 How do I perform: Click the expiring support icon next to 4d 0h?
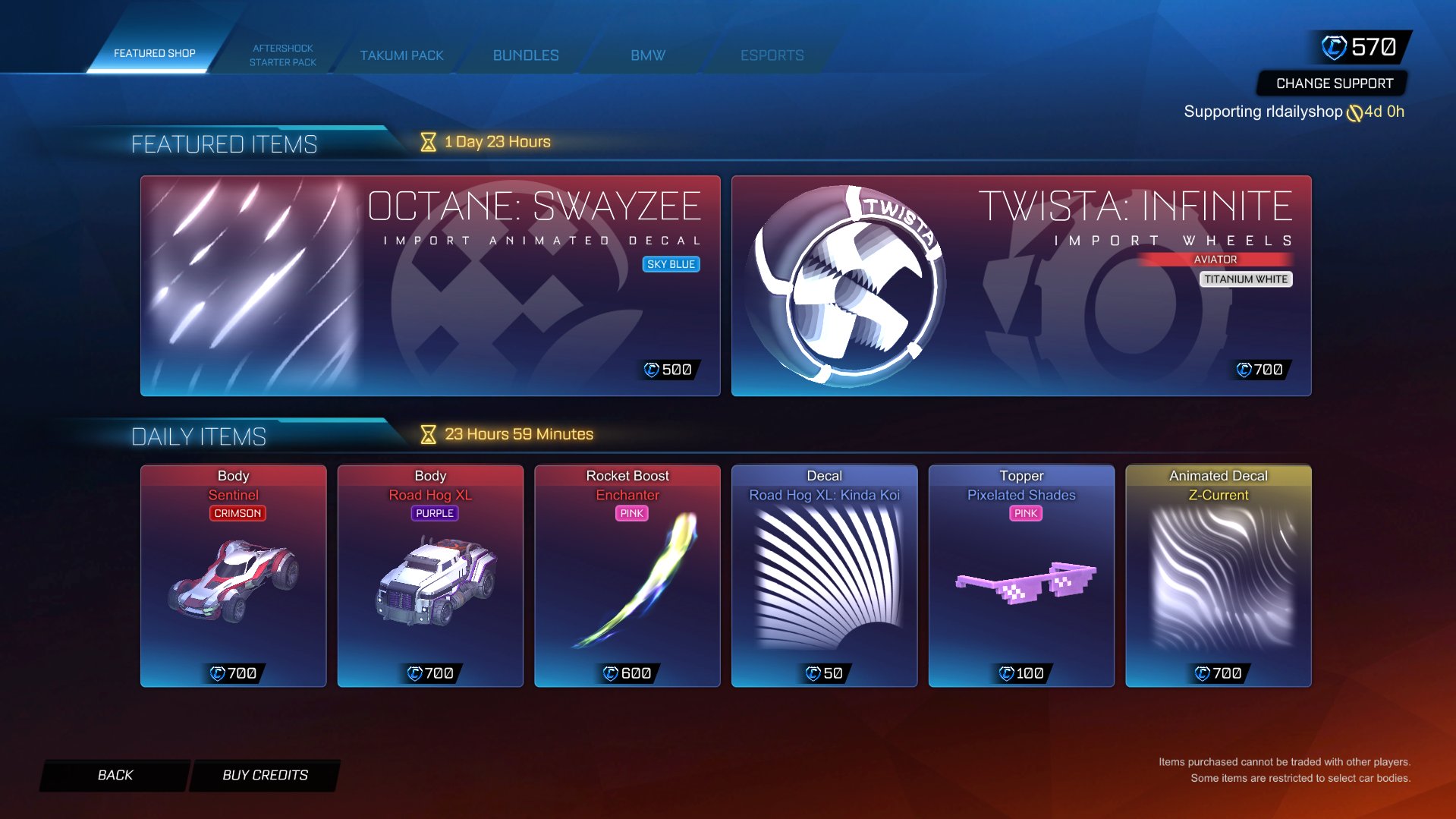(1355, 111)
